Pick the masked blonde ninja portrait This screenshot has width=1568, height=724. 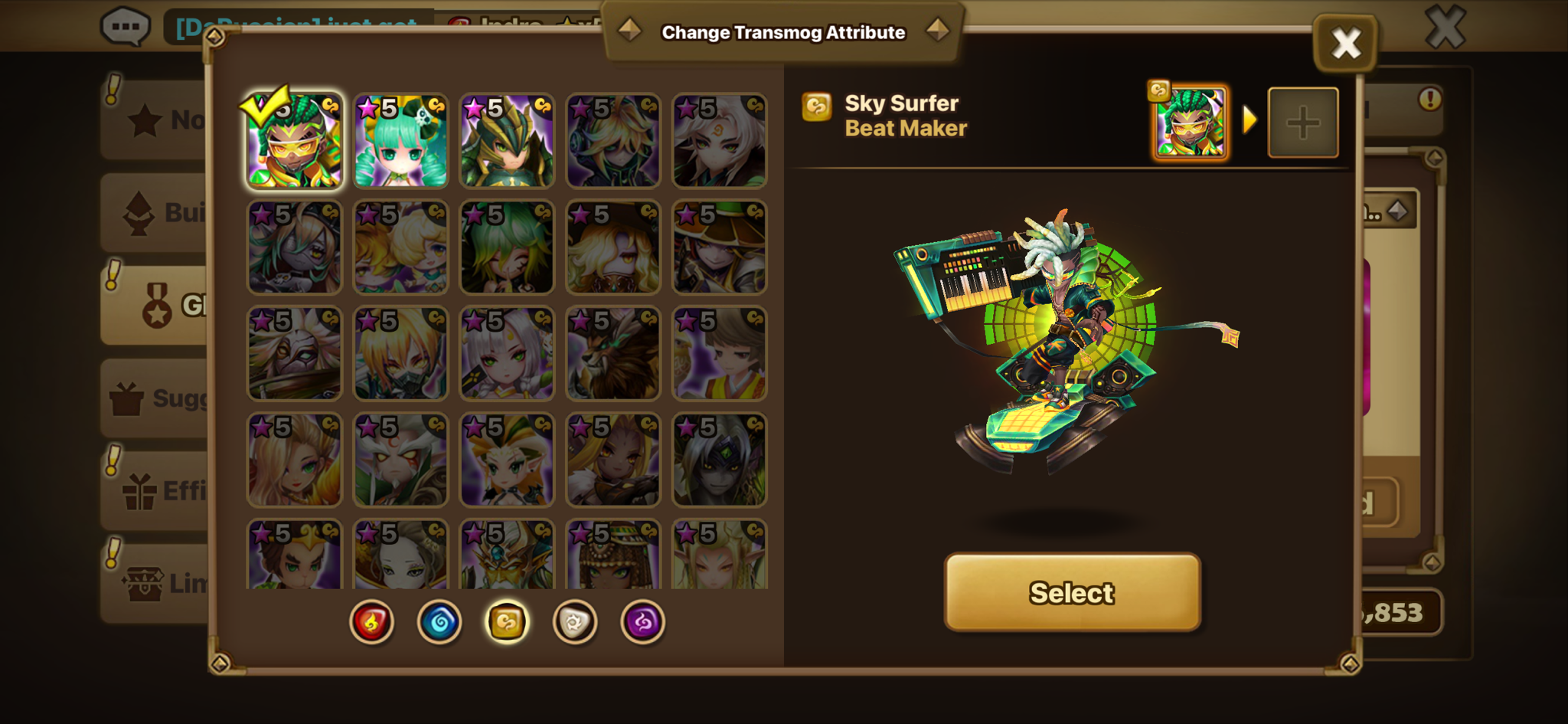(x=400, y=354)
